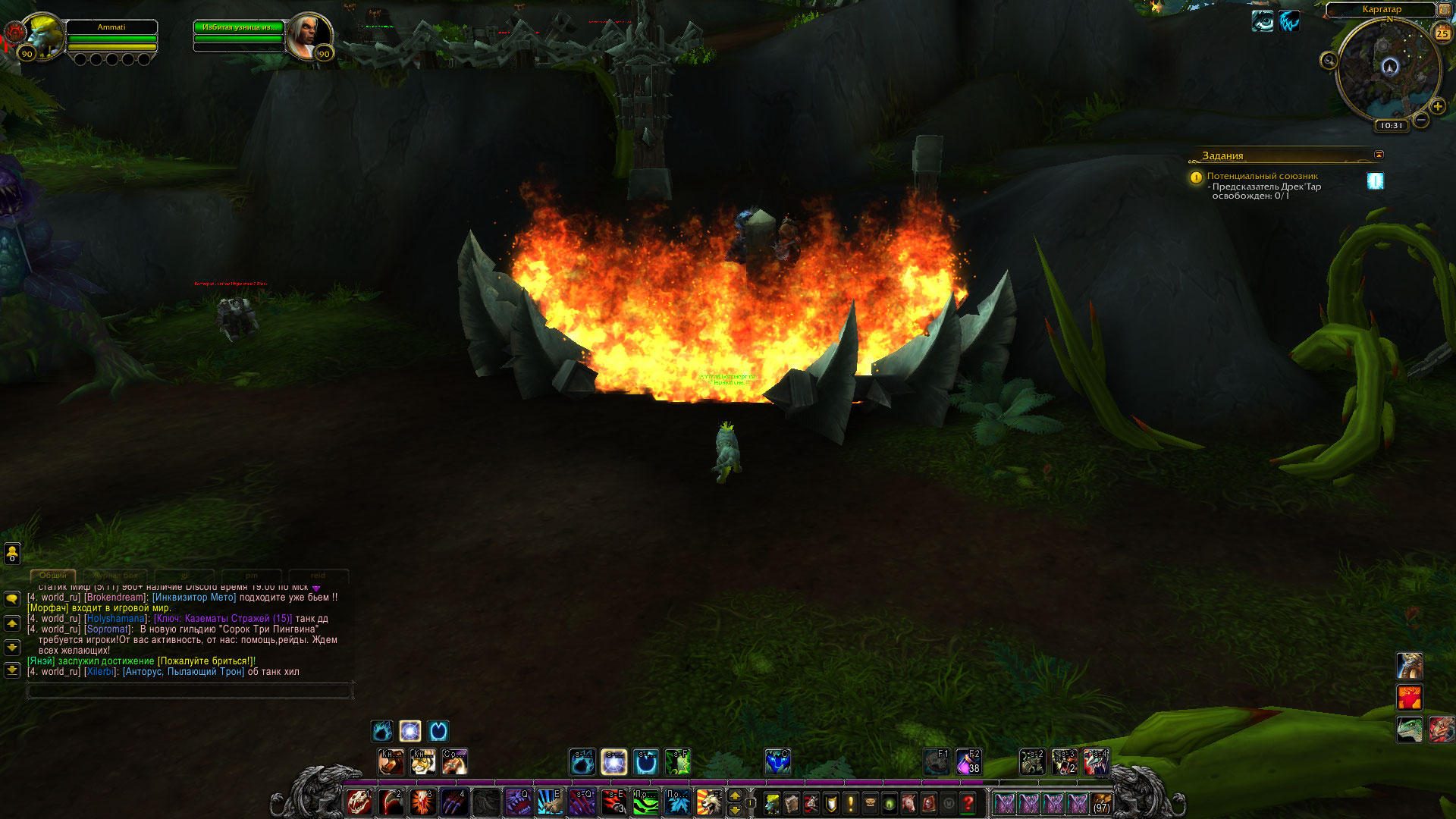1456x819 pixels.
Task: Jump chat to the bottom
Action: click(12, 670)
